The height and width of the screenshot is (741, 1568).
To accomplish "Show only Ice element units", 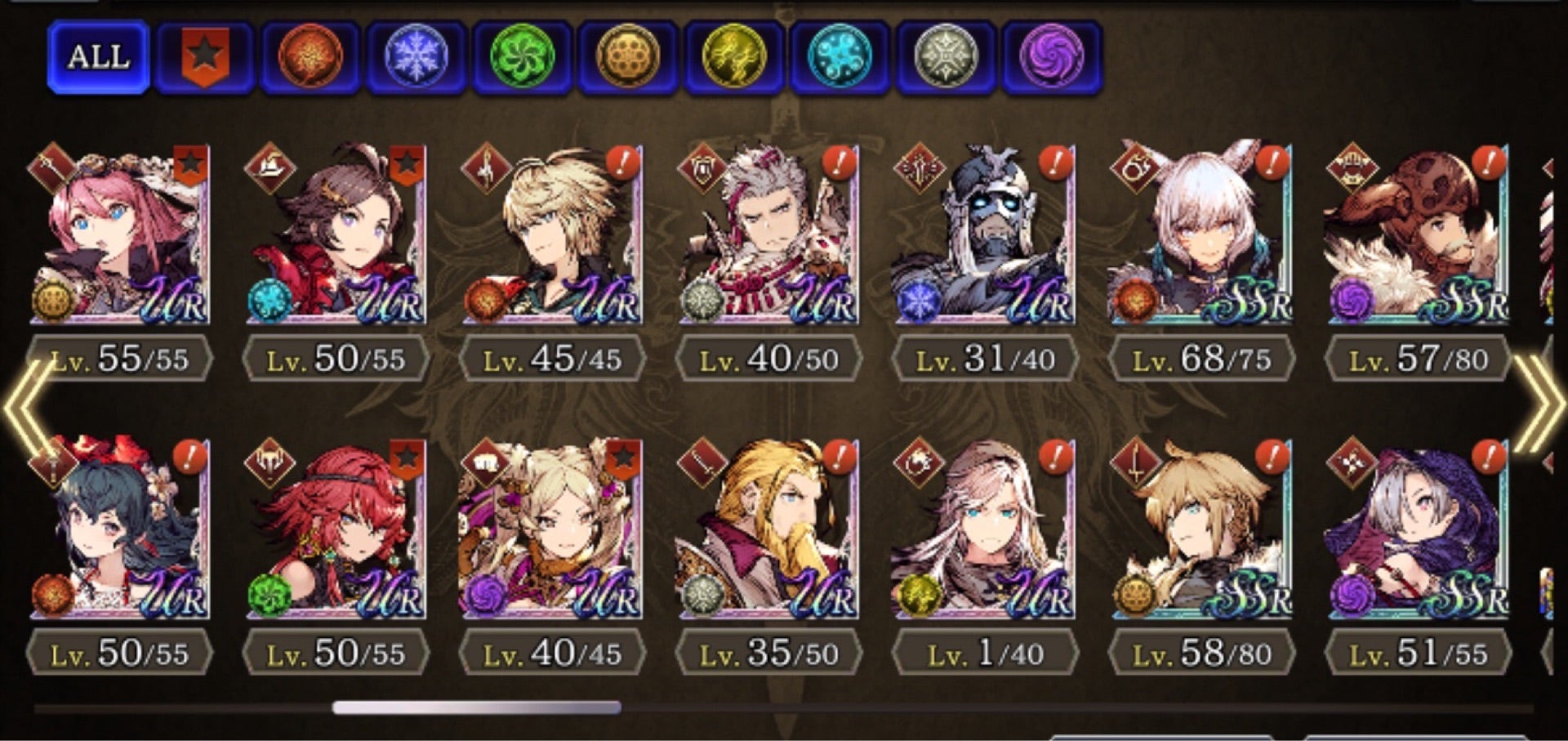I will [x=416, y=57].
